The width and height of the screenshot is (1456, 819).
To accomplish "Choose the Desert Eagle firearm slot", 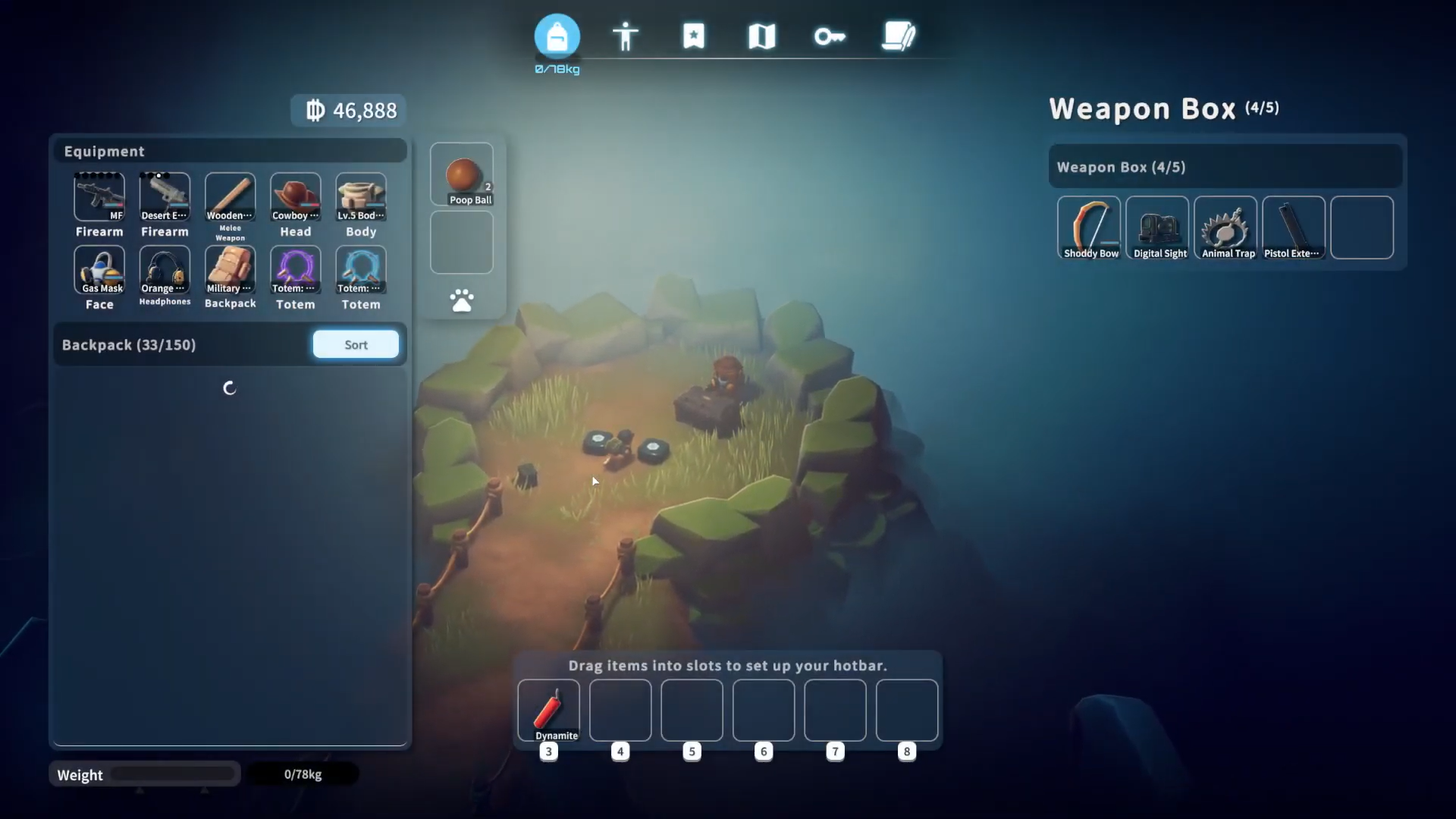I will 165,196.
